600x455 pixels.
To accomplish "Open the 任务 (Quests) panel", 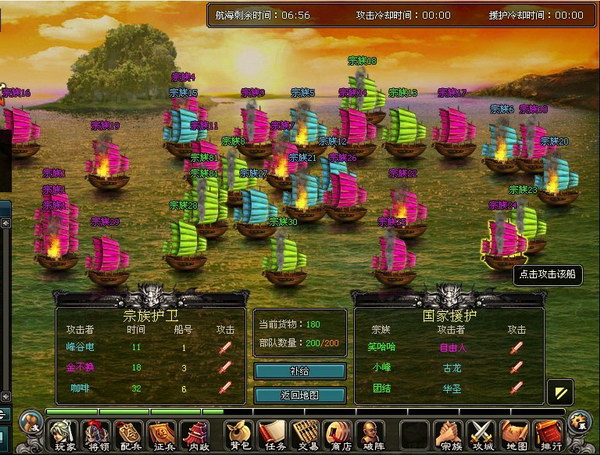I will click(x=272, y=434).
